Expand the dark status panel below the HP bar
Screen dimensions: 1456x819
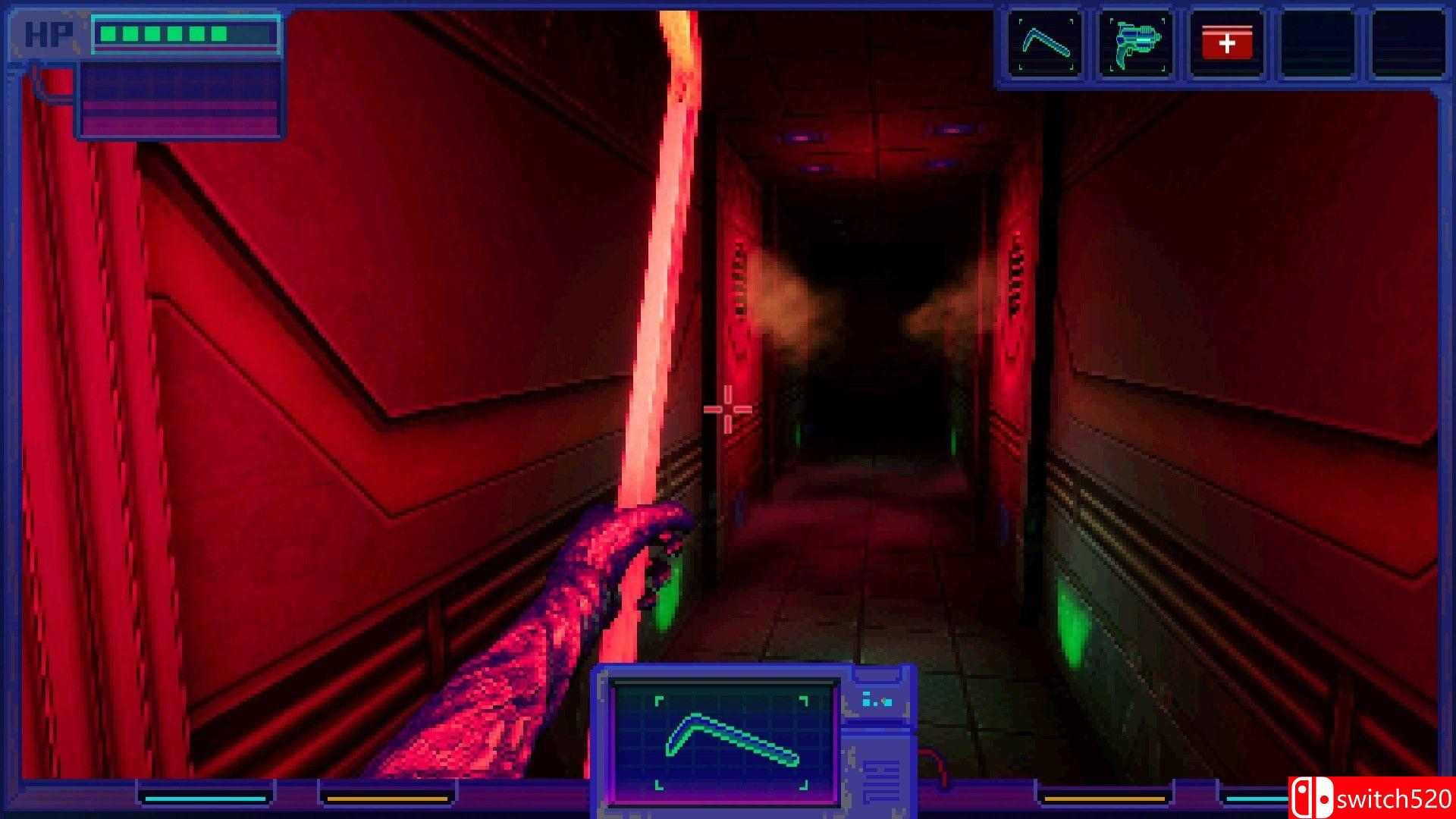(180, 100)
